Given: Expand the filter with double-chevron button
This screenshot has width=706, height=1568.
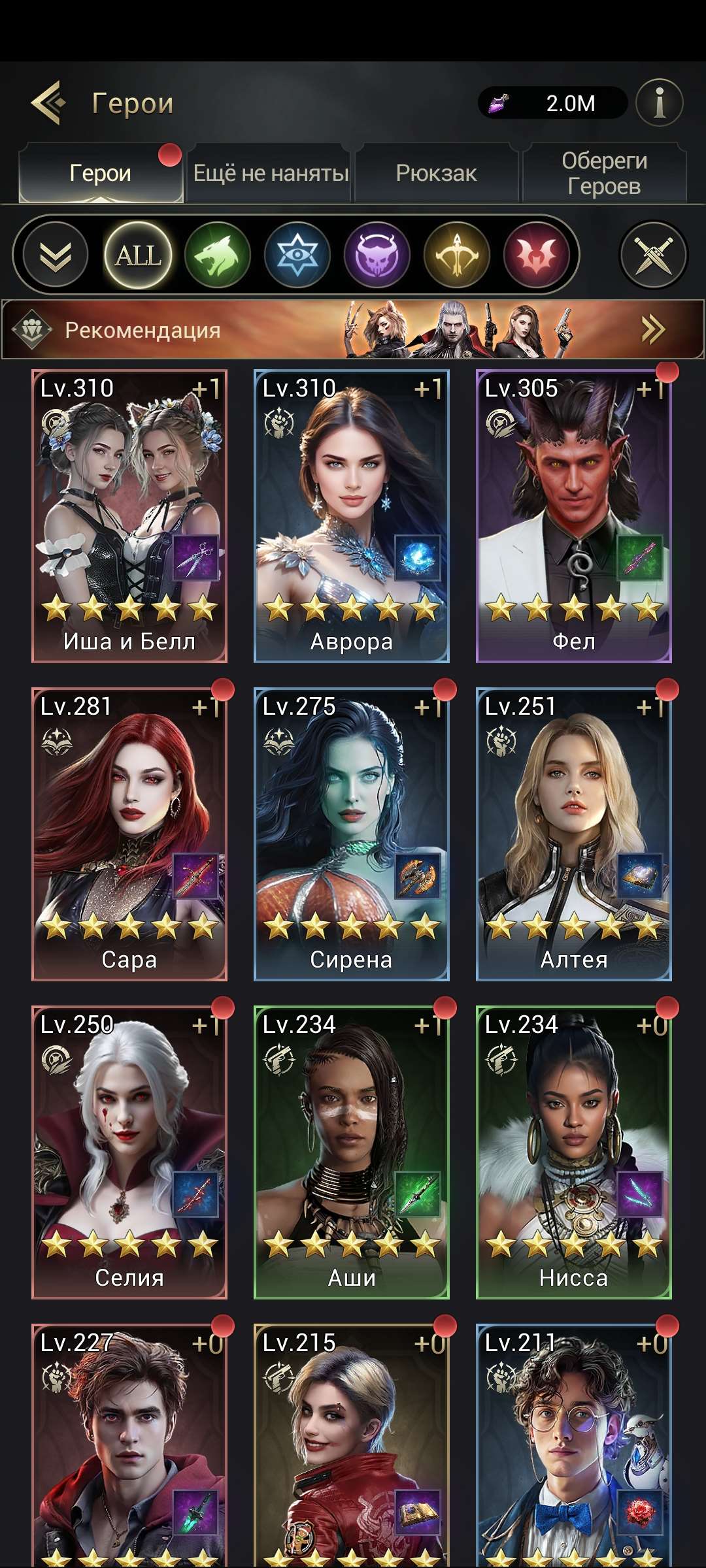Looking at the screenshot, I should click(56, 255).
